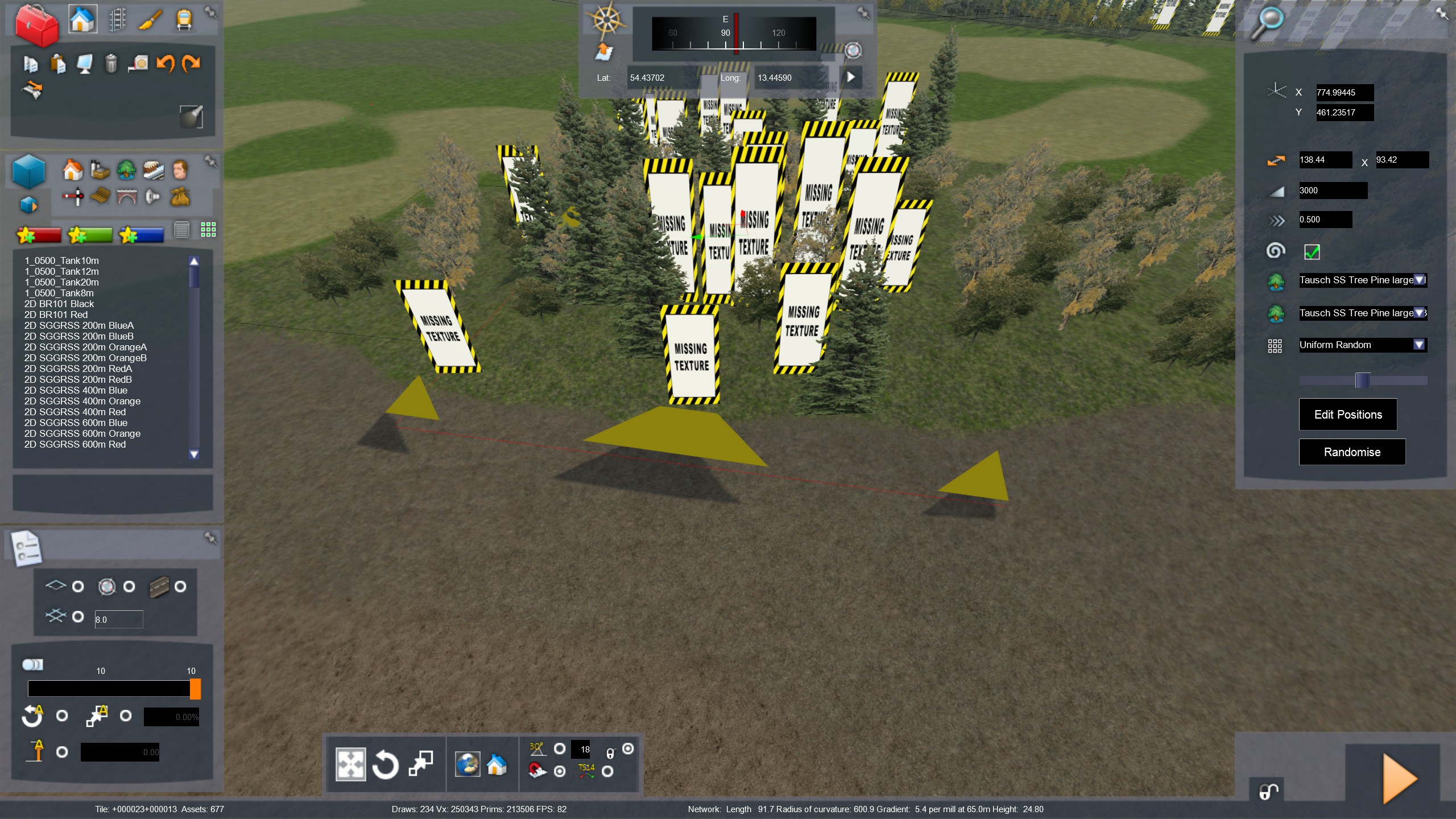The height and width of the screenshot is (819, 1456).
Task: Open the Uniform Random distribution dropdown
Action: coord(1418,345)
